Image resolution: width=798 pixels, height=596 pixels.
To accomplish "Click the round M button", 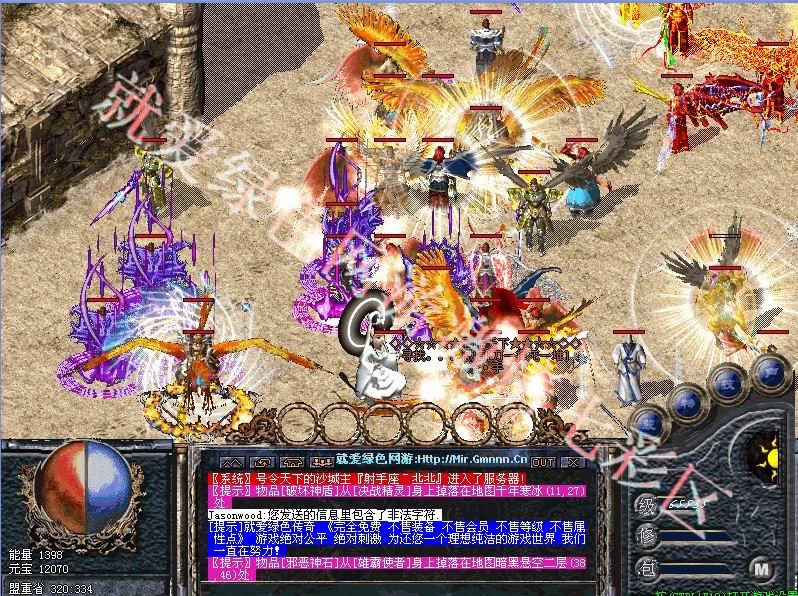I will (762, 569).
